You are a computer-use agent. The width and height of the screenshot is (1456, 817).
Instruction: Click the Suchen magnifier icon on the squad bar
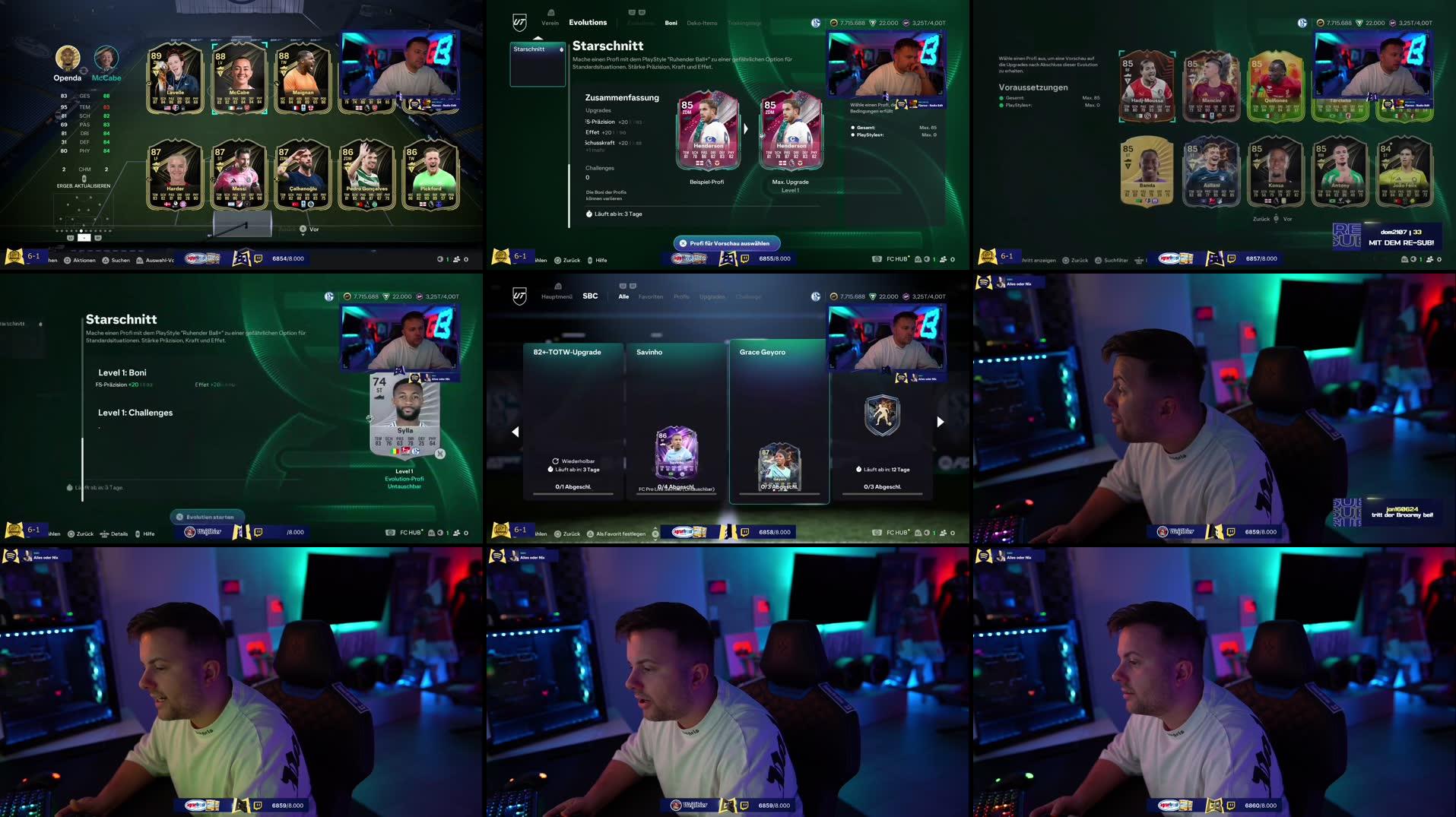[106, 259]
